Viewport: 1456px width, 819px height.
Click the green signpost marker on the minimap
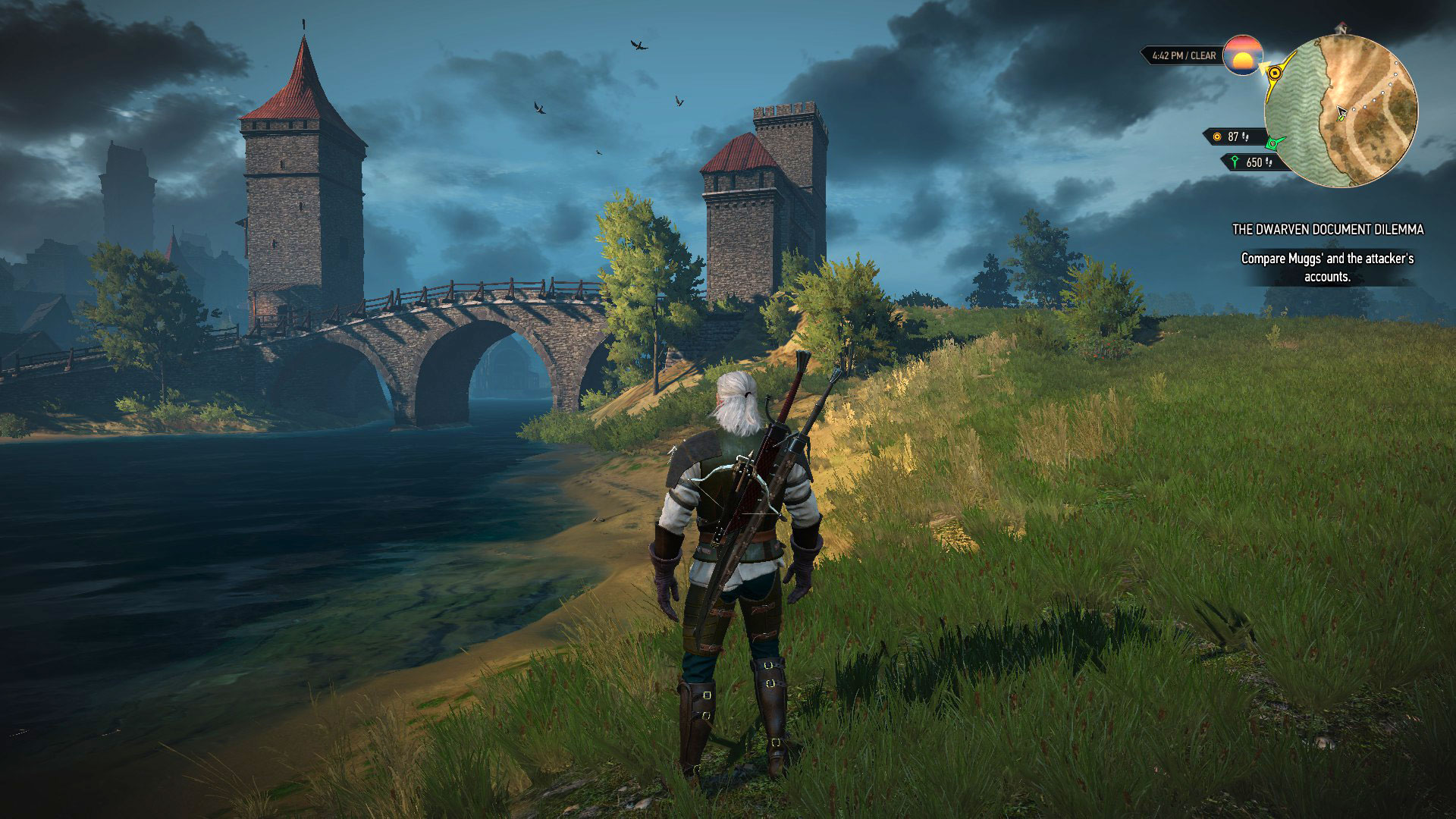point(1272,143)
